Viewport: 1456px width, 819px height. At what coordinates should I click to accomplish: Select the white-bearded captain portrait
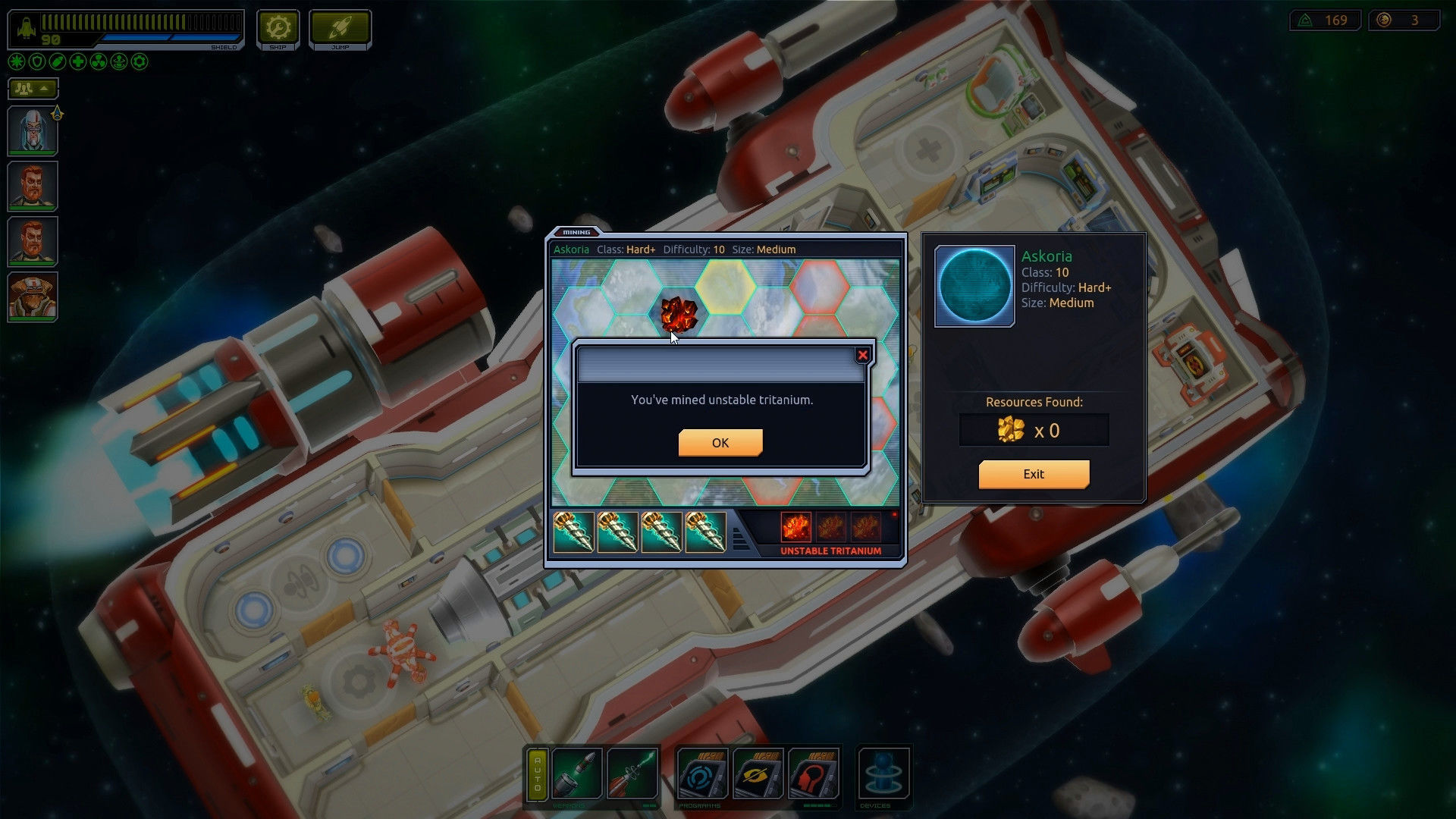[33, 130]
